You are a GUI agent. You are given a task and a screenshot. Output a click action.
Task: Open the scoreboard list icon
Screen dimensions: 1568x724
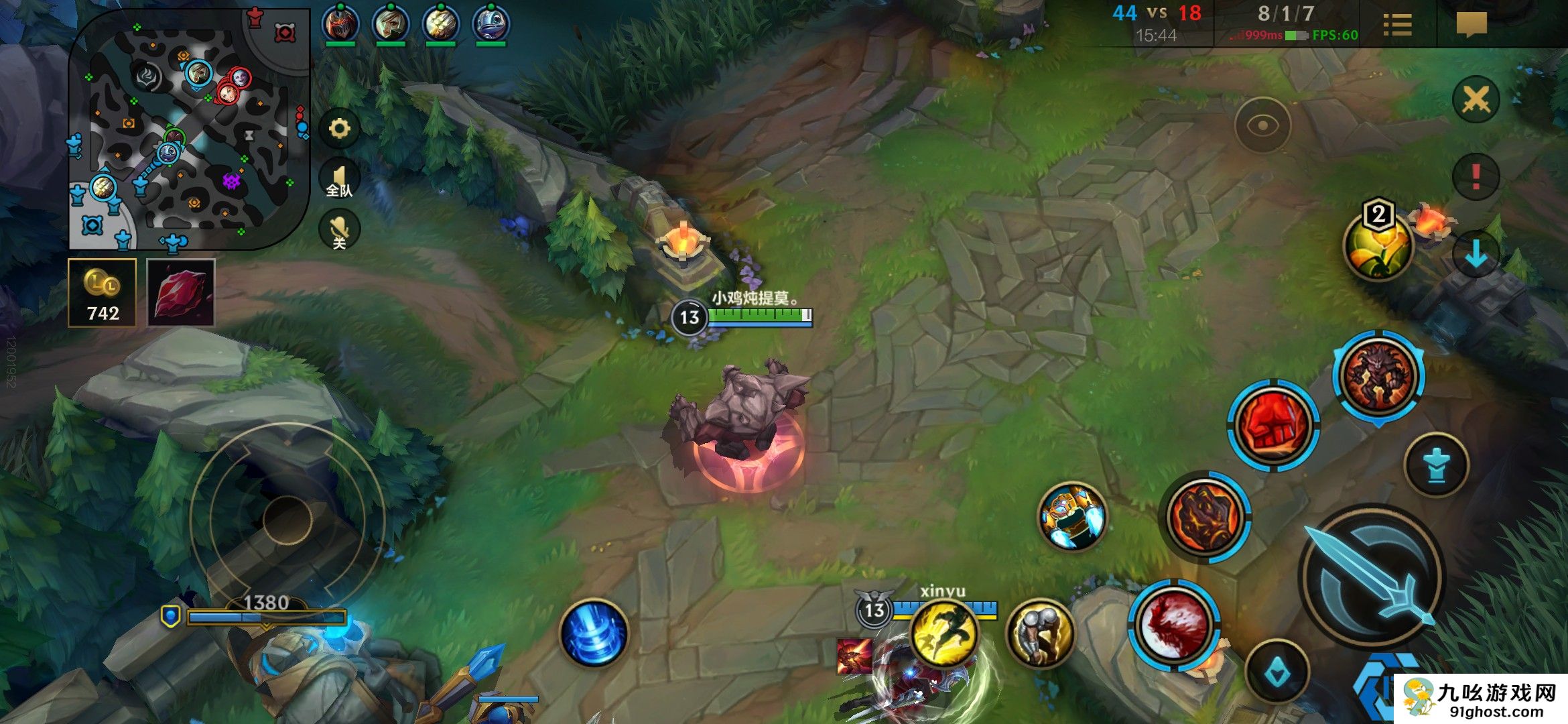pyautogui.click(x=1397, y=25)
